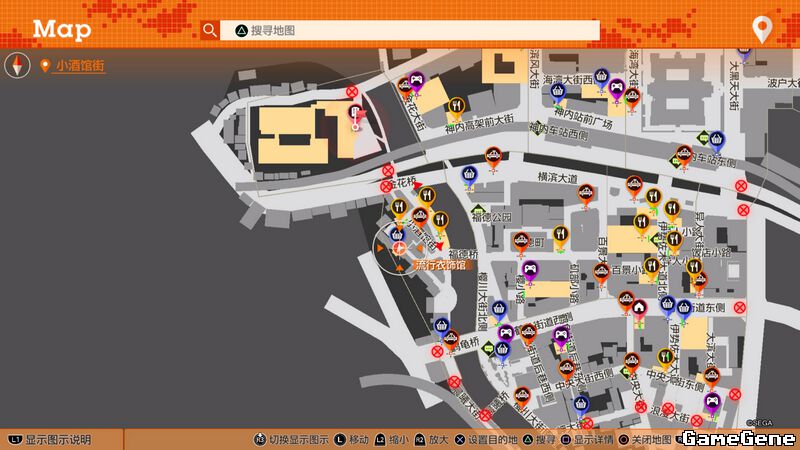
Task: Select the basket marker beside 神内车站东侧
Action: (x=716, y=139)
